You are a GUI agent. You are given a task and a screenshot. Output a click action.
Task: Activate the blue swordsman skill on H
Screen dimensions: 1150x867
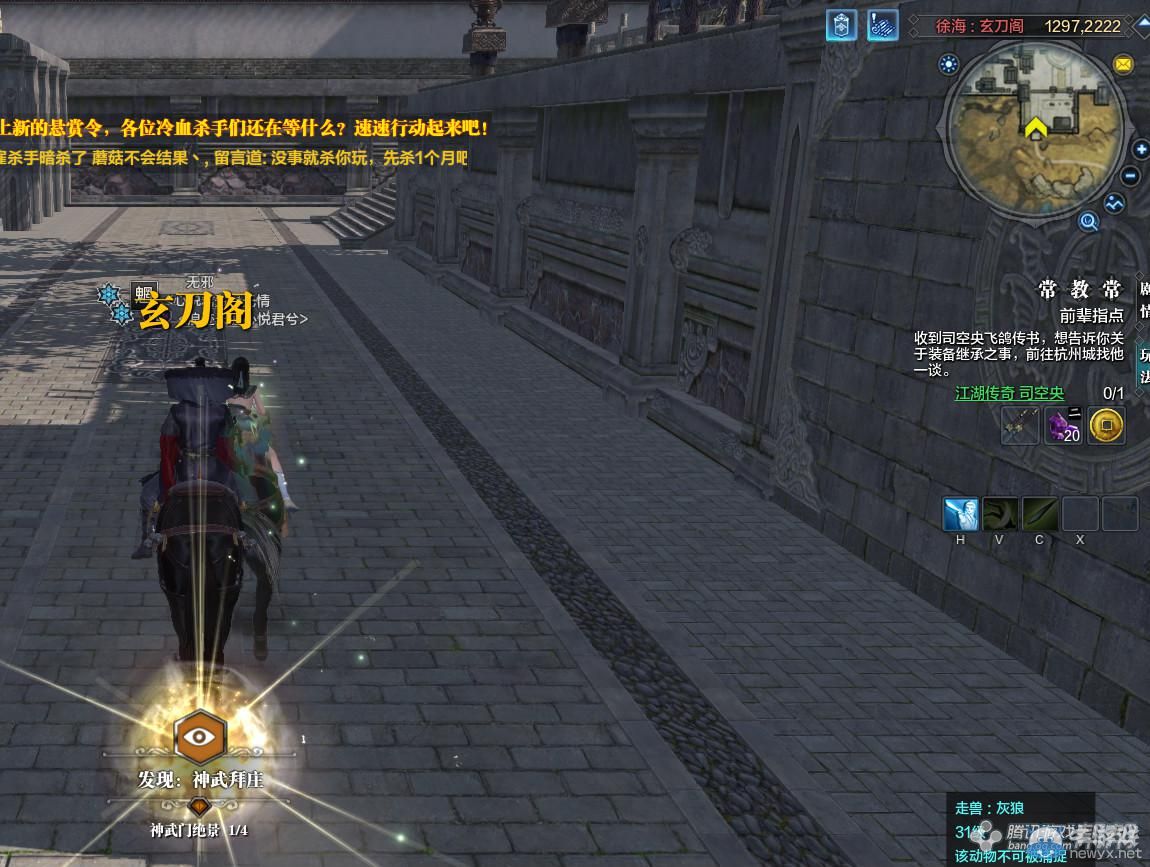(961, 514)
